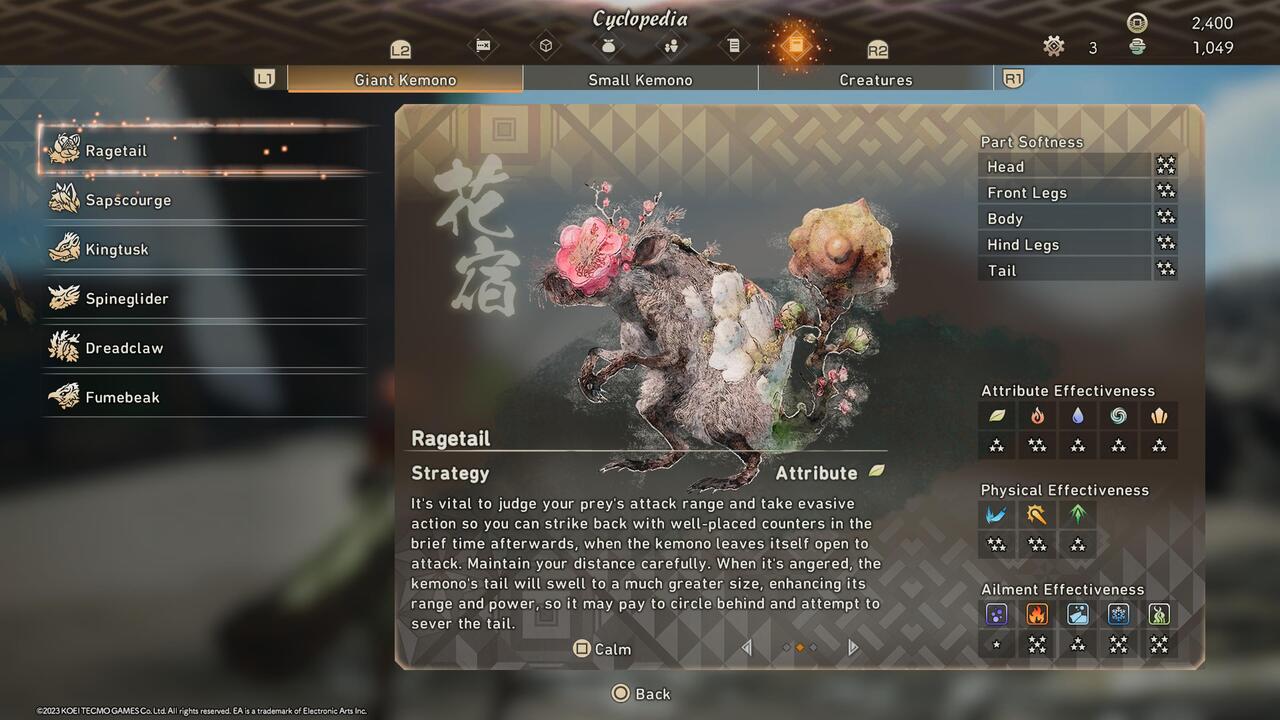
Task: Select the cube icon in top menu
Action: 546,46
